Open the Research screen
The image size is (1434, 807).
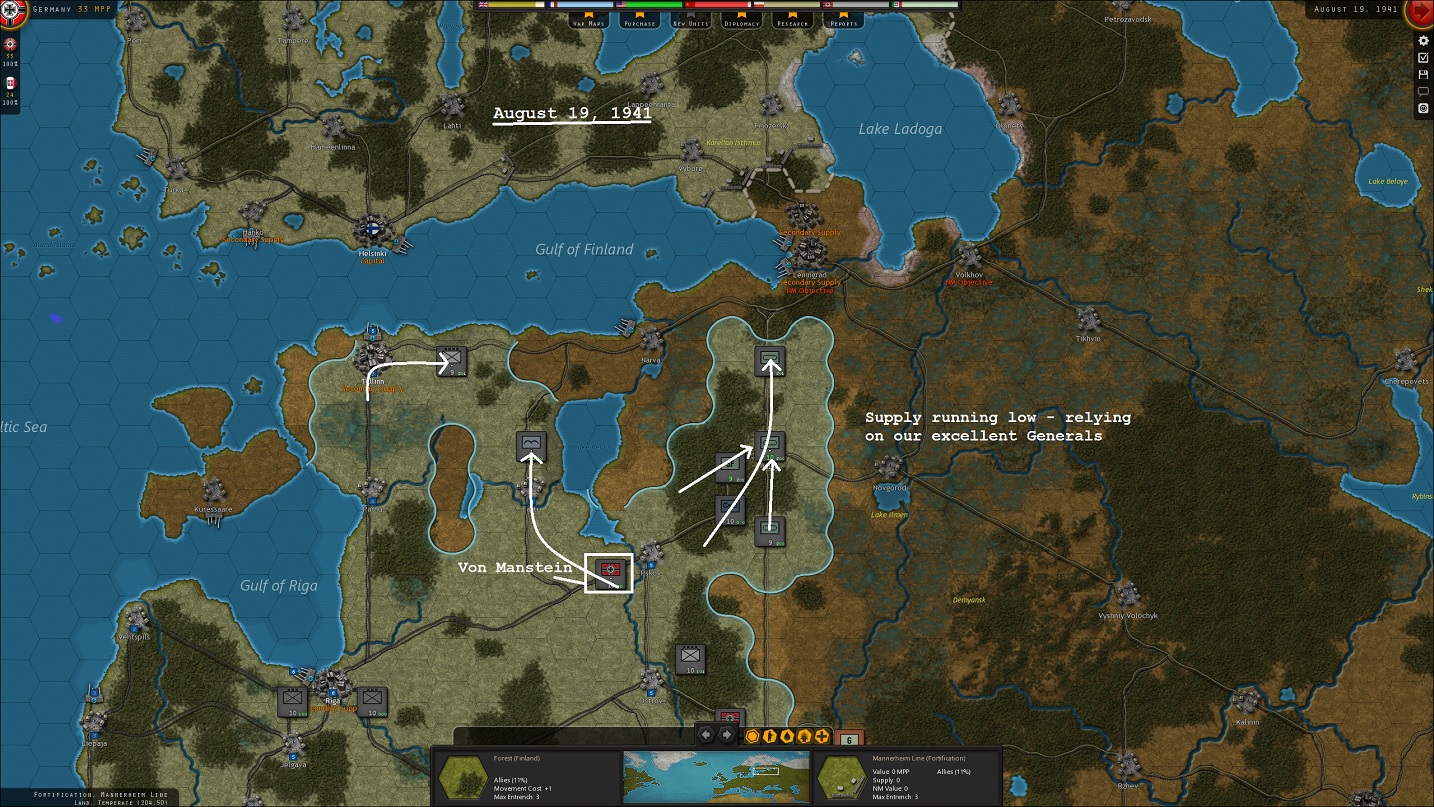[793, 22]
